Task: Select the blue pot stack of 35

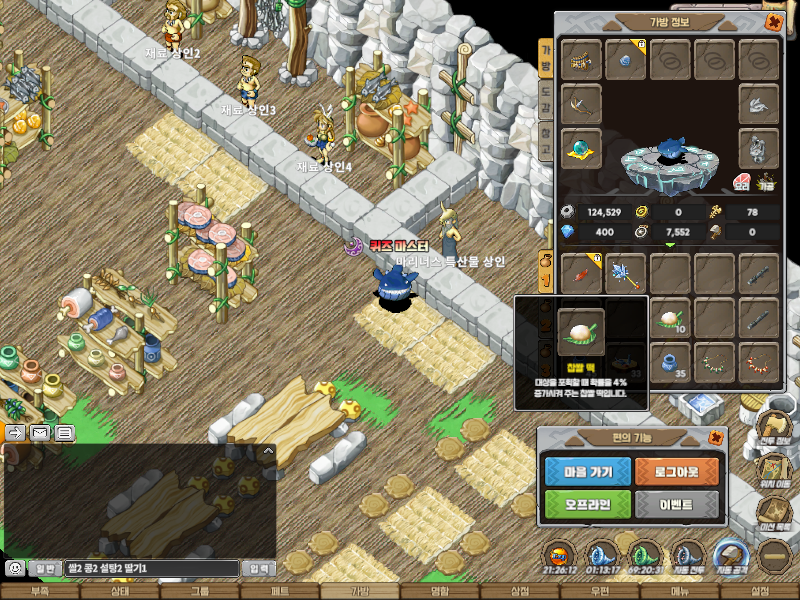Action: point(669,362)
